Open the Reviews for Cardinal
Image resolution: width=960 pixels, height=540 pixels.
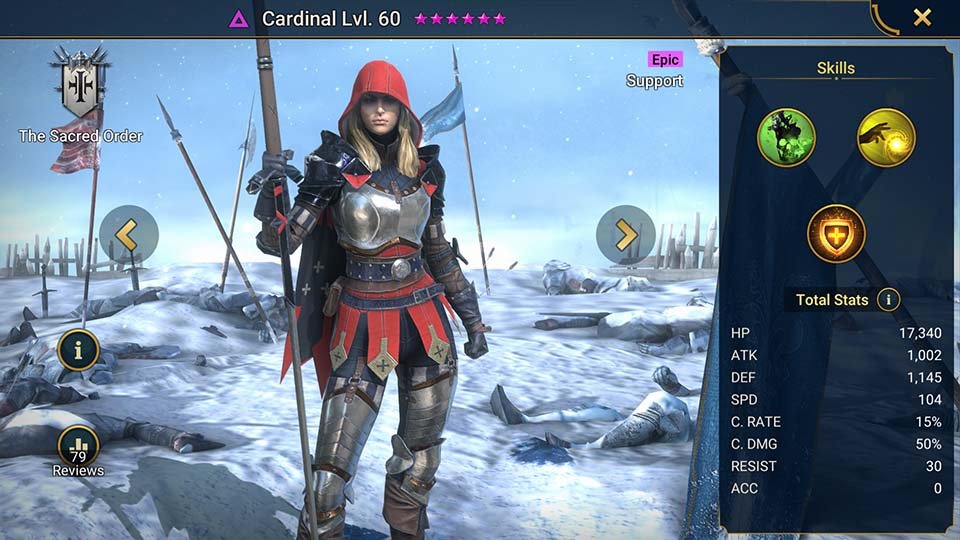[x=78, y=448]
